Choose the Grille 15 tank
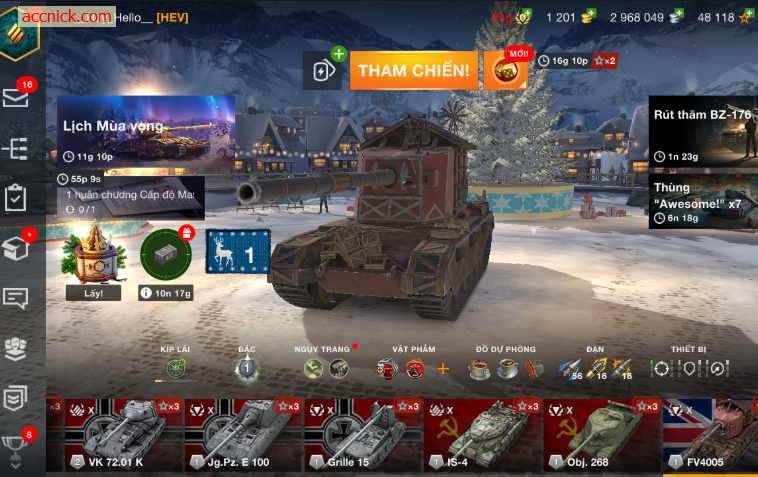 click(x=362, y=435)
